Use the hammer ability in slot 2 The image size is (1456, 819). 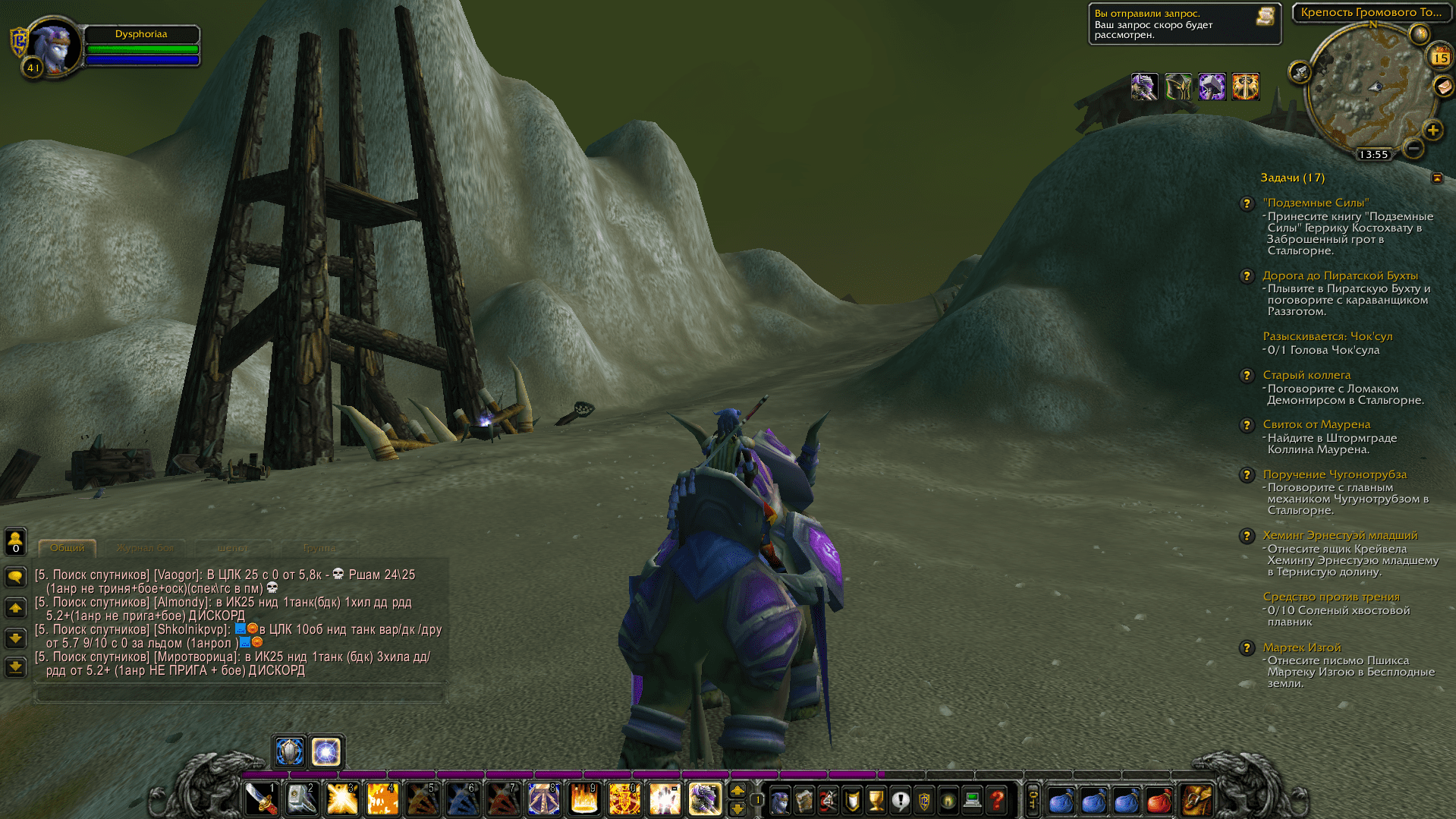pyautogui.click(x=301, y=799)
